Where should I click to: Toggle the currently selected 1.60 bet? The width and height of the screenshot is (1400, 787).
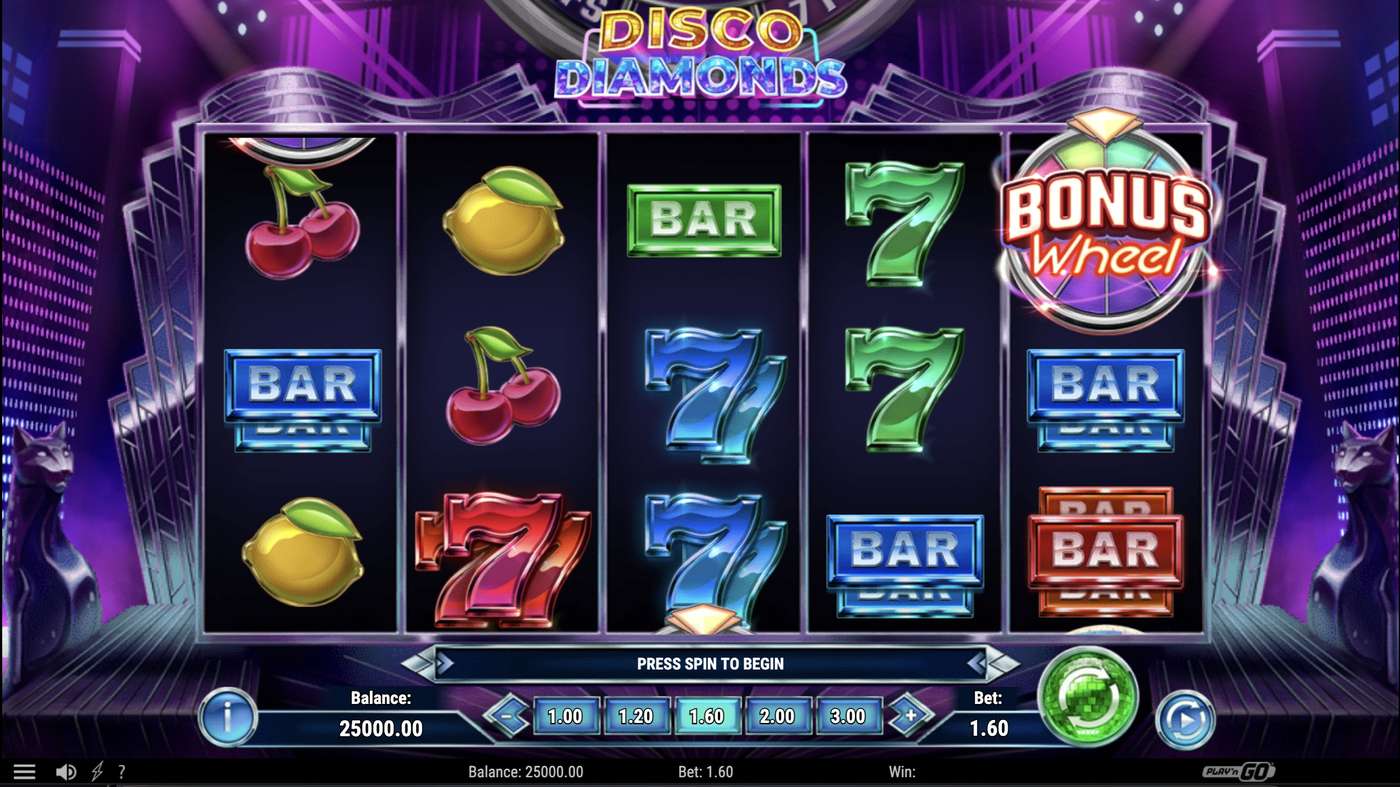(x=708, y=716)
